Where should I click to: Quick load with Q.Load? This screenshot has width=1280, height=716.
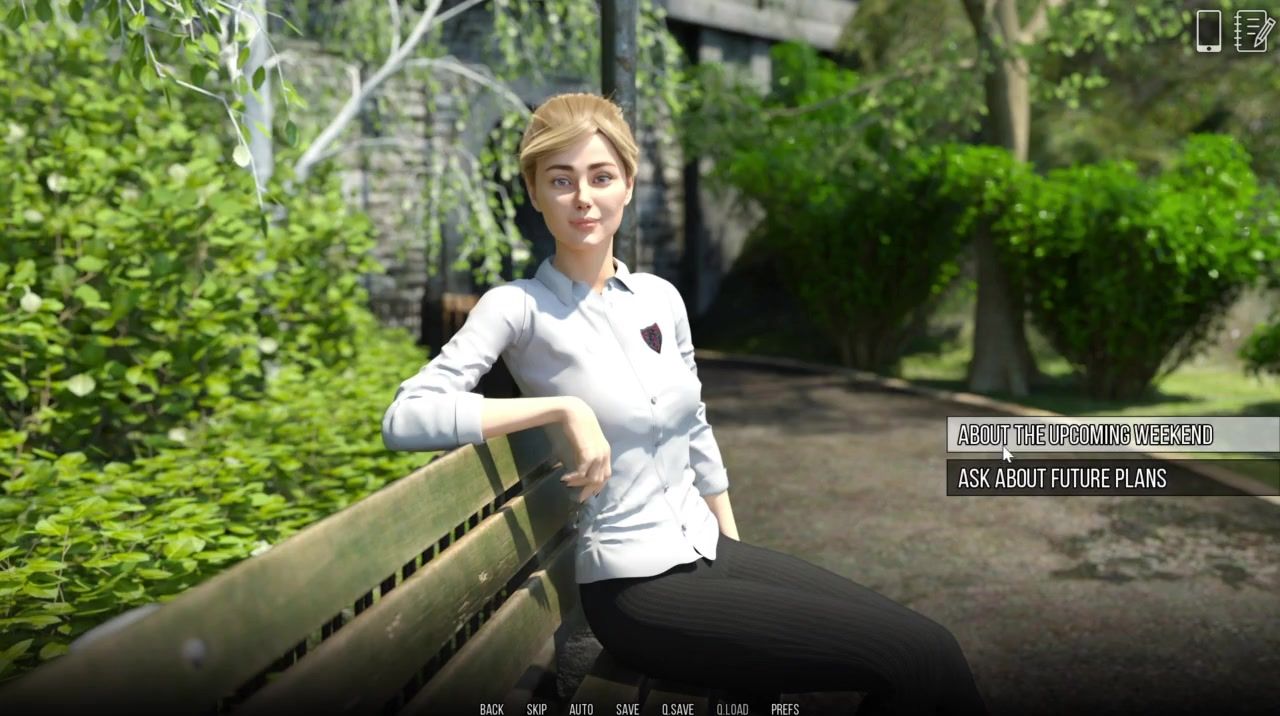732,709
